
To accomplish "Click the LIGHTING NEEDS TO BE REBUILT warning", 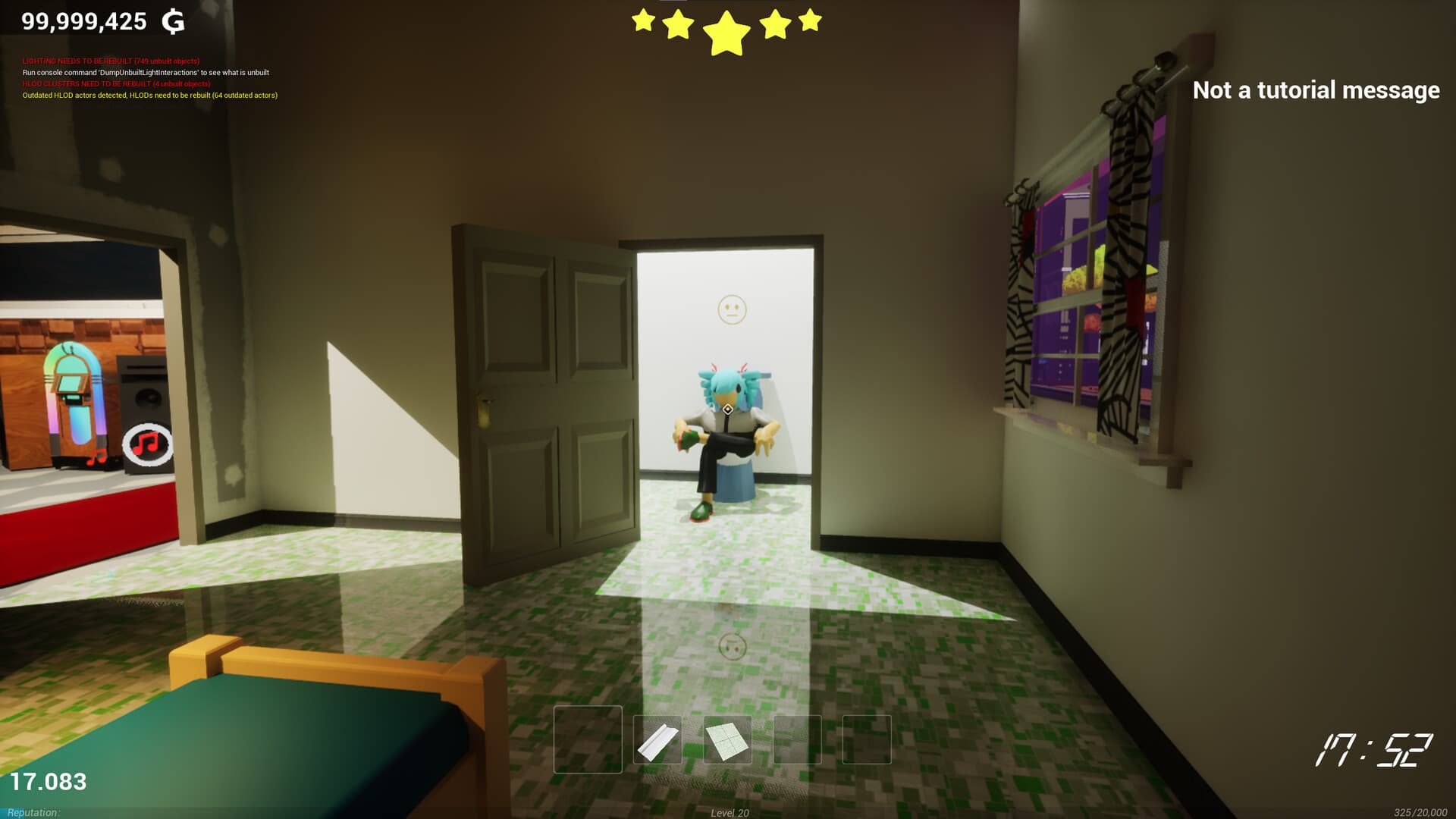I will click(112, 61).
